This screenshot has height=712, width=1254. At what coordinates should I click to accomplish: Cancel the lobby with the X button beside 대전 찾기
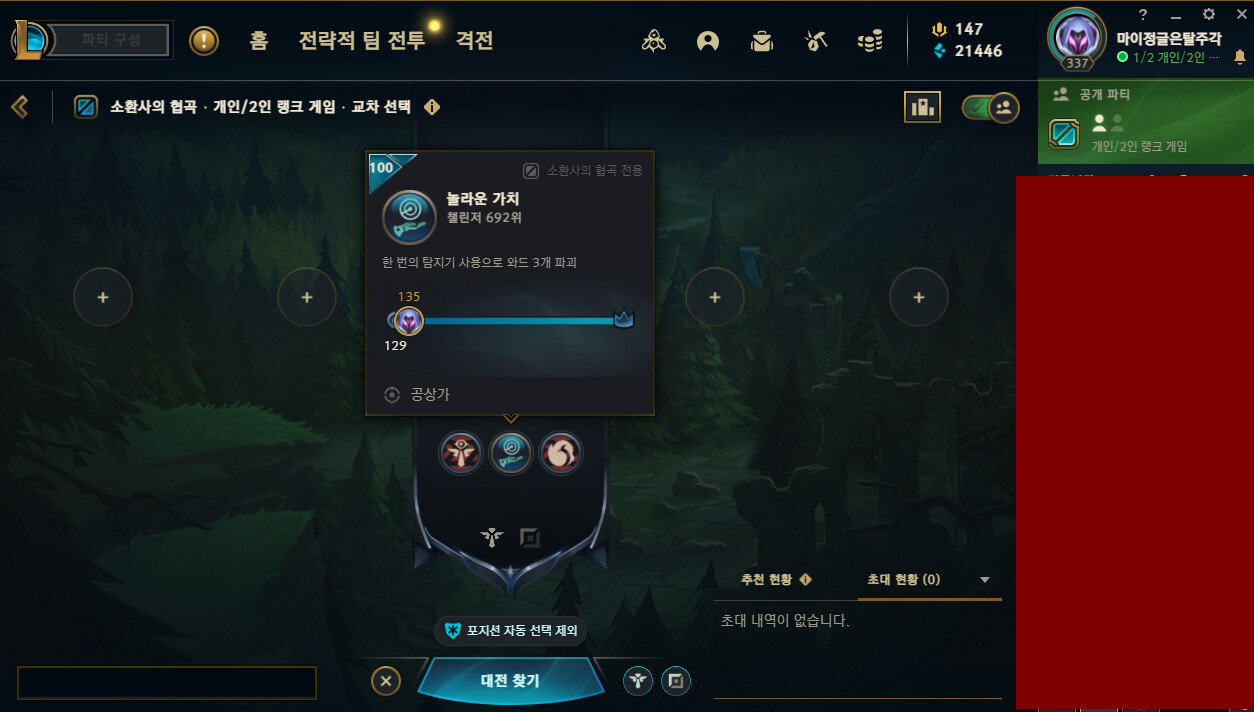click(385, 681)
